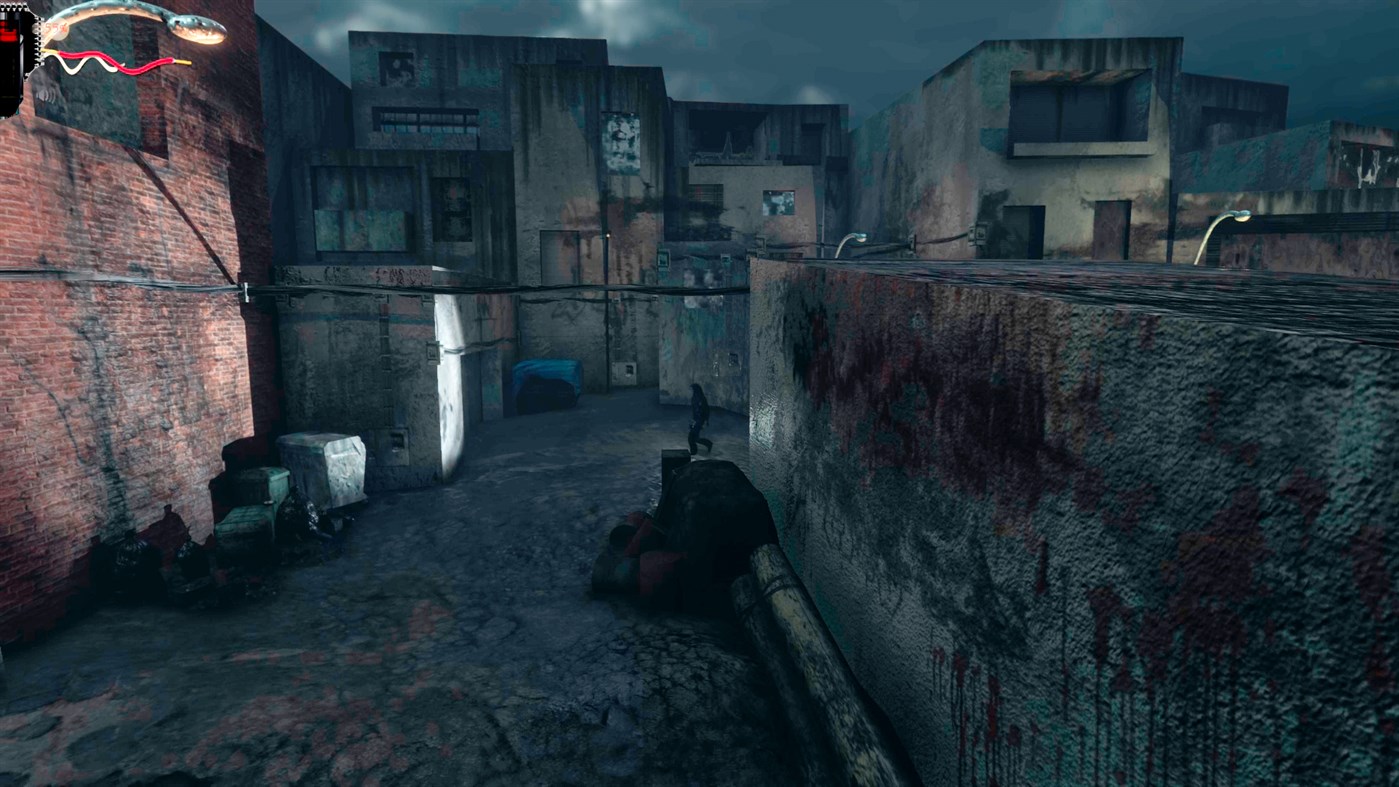Click the poster on the distant building facade
Viewport: 1399px width, 787px height.
(620, 140)
